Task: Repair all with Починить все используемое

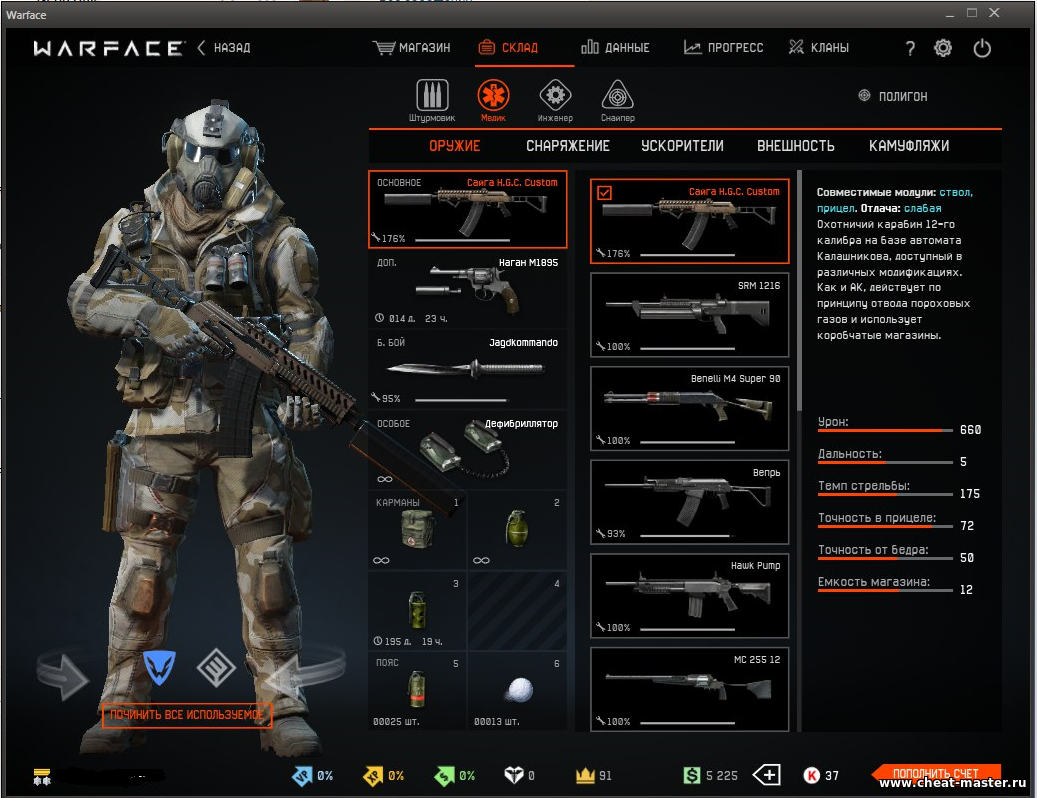Action: pos(187,715)
